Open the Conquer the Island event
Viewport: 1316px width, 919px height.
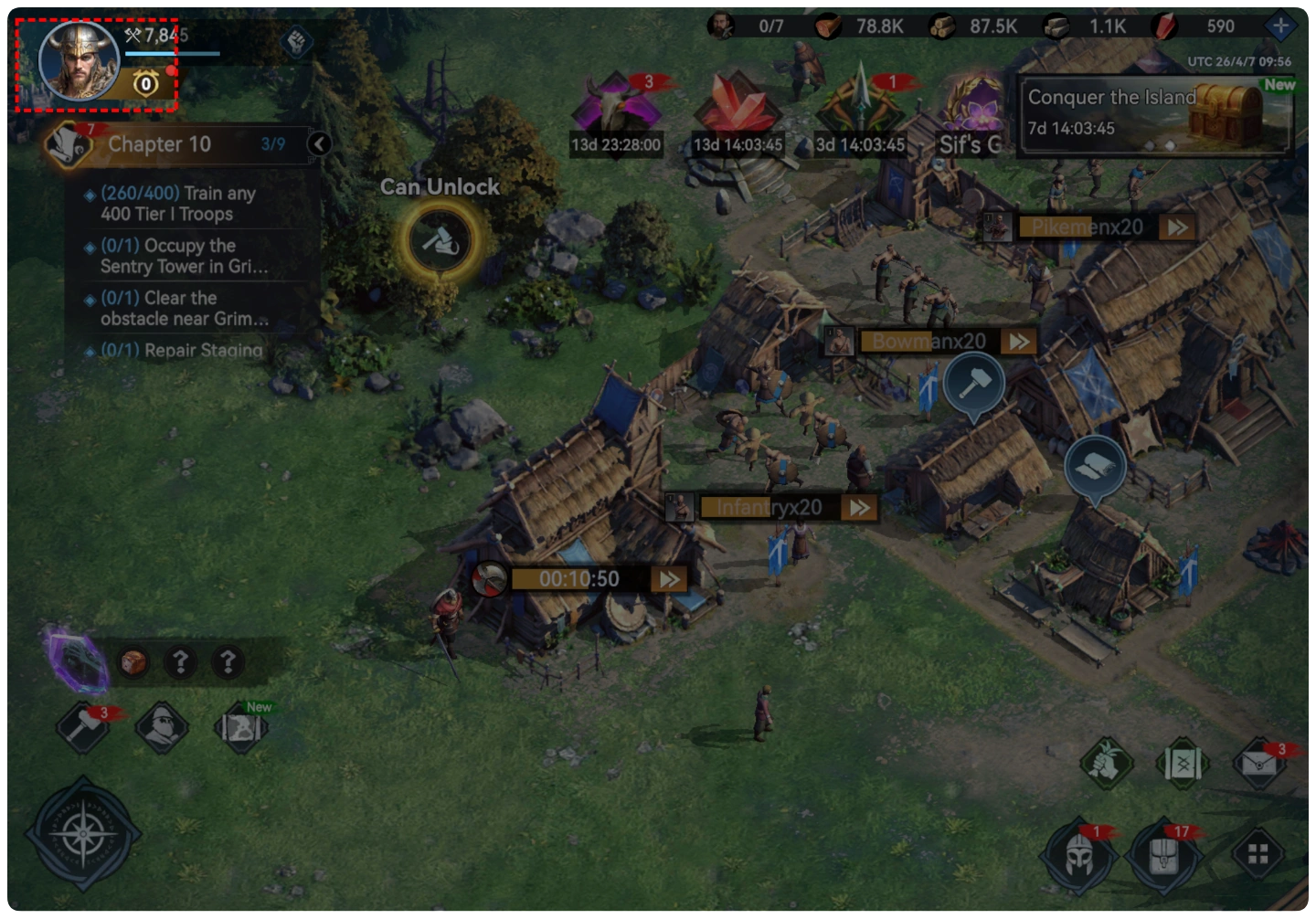tap(1153, 113)
